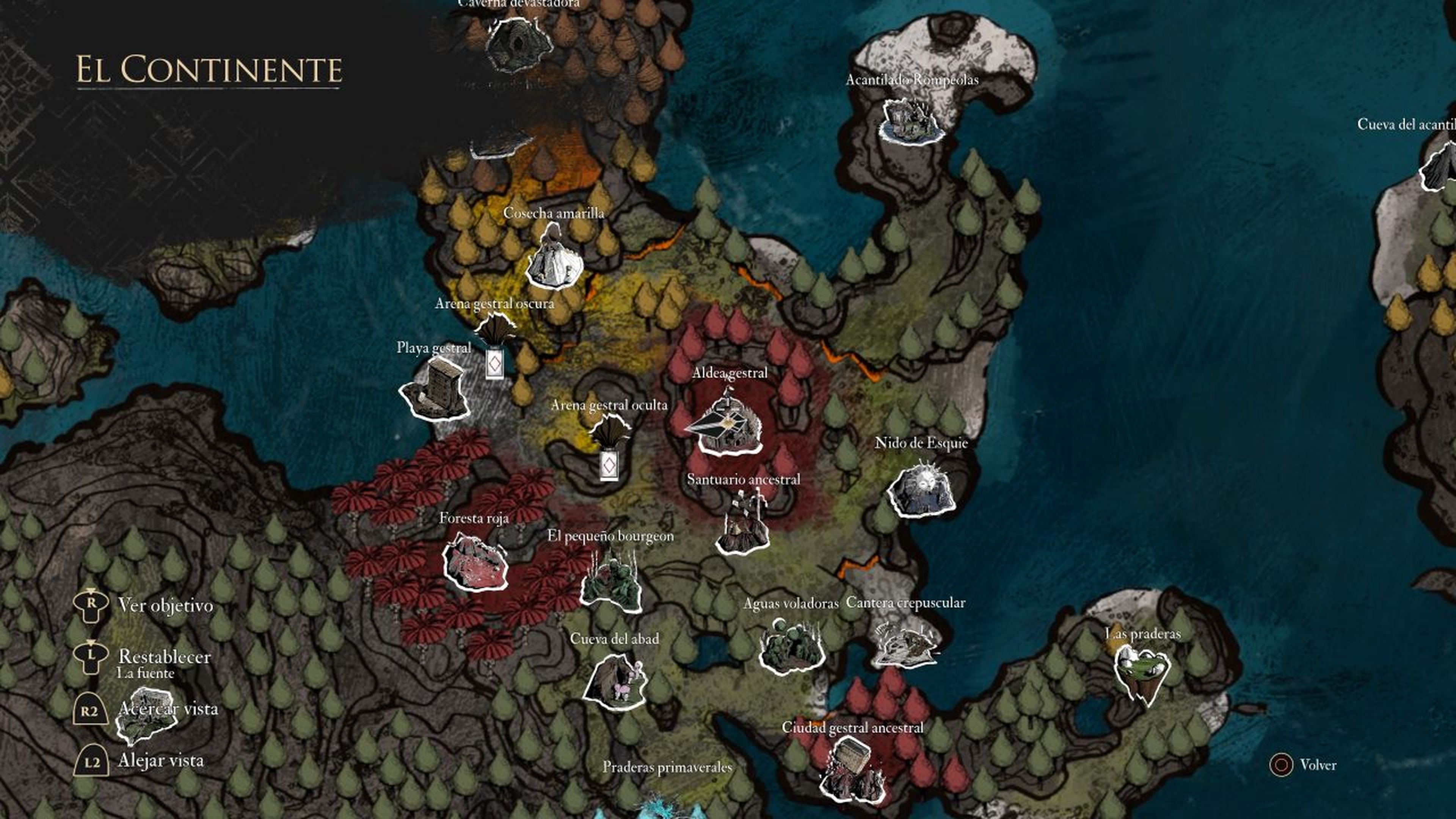Screen dimensions: 1456x819
Task: Select the Cueva del abad marker
Action: pyautogui.click(x=614, y=681)
